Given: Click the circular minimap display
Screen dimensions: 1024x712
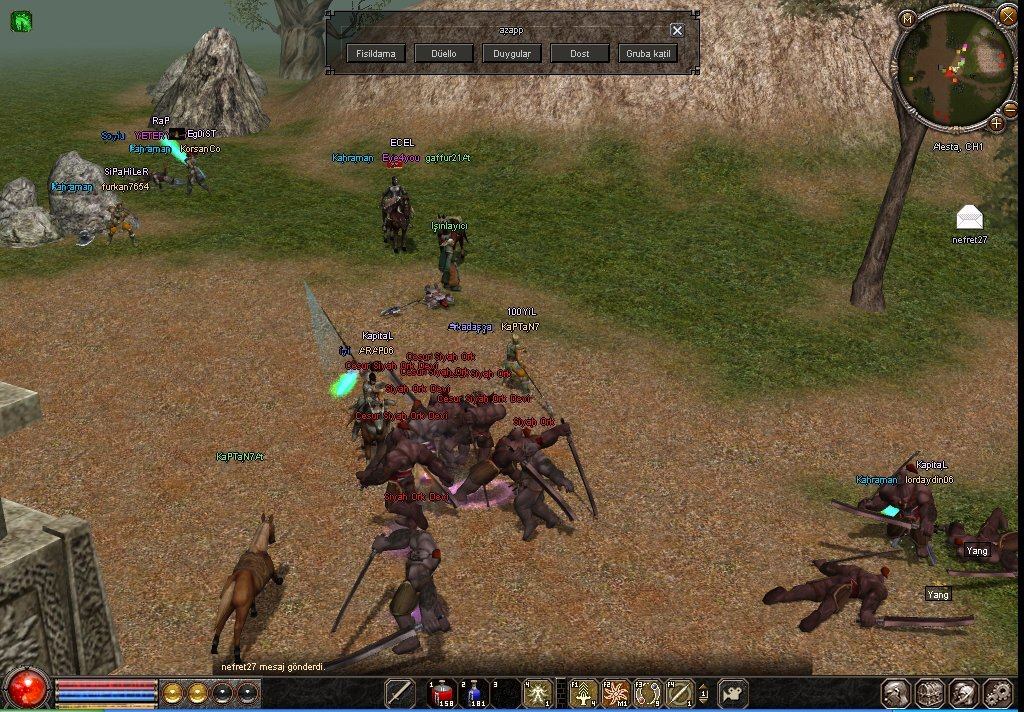Looking at the screenshot, I should pos(953,68).
